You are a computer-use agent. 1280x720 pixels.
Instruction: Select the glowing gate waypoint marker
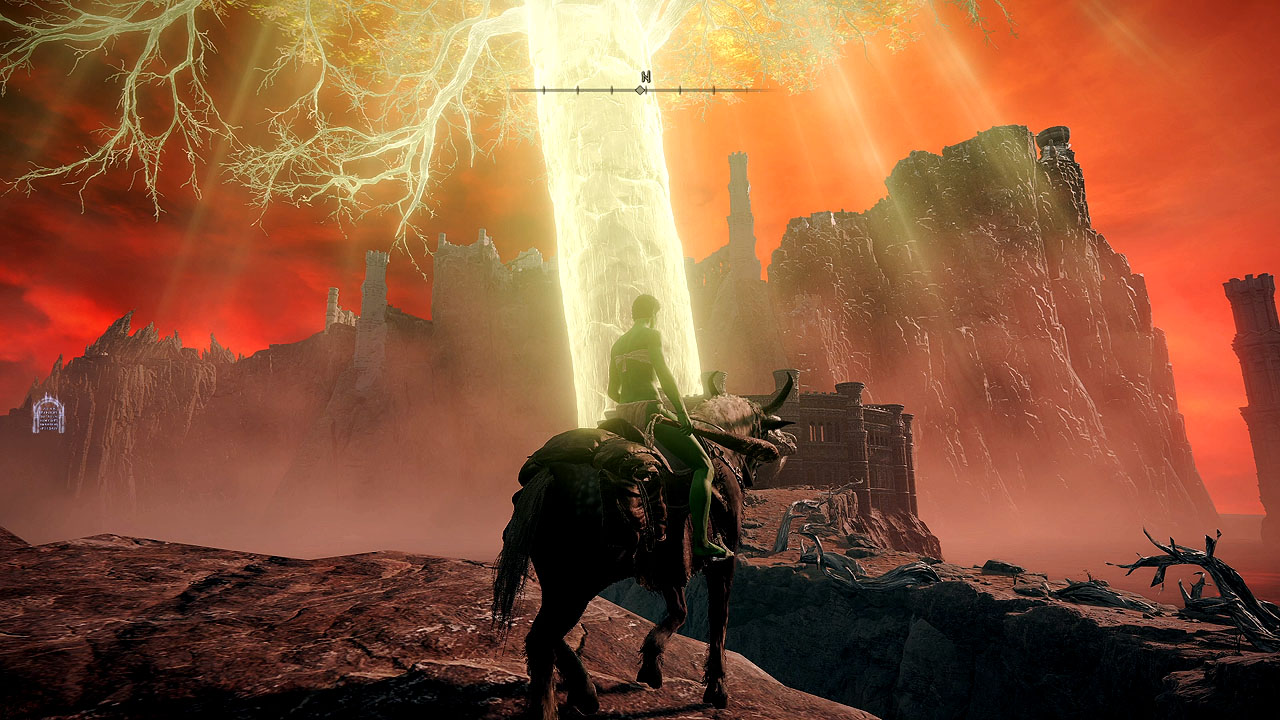click(x=48, y=413)
